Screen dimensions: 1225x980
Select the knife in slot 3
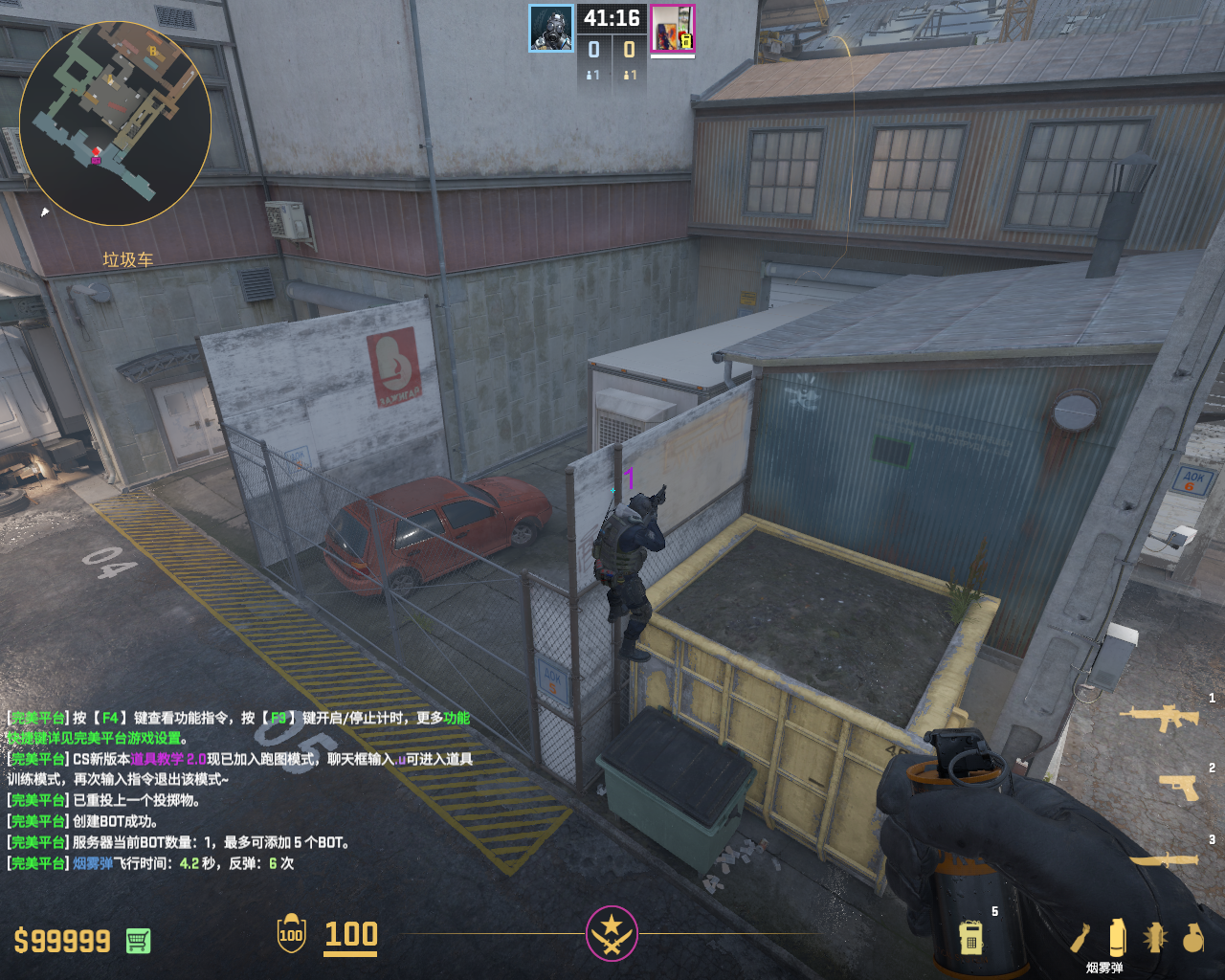tap(1165, 860)
